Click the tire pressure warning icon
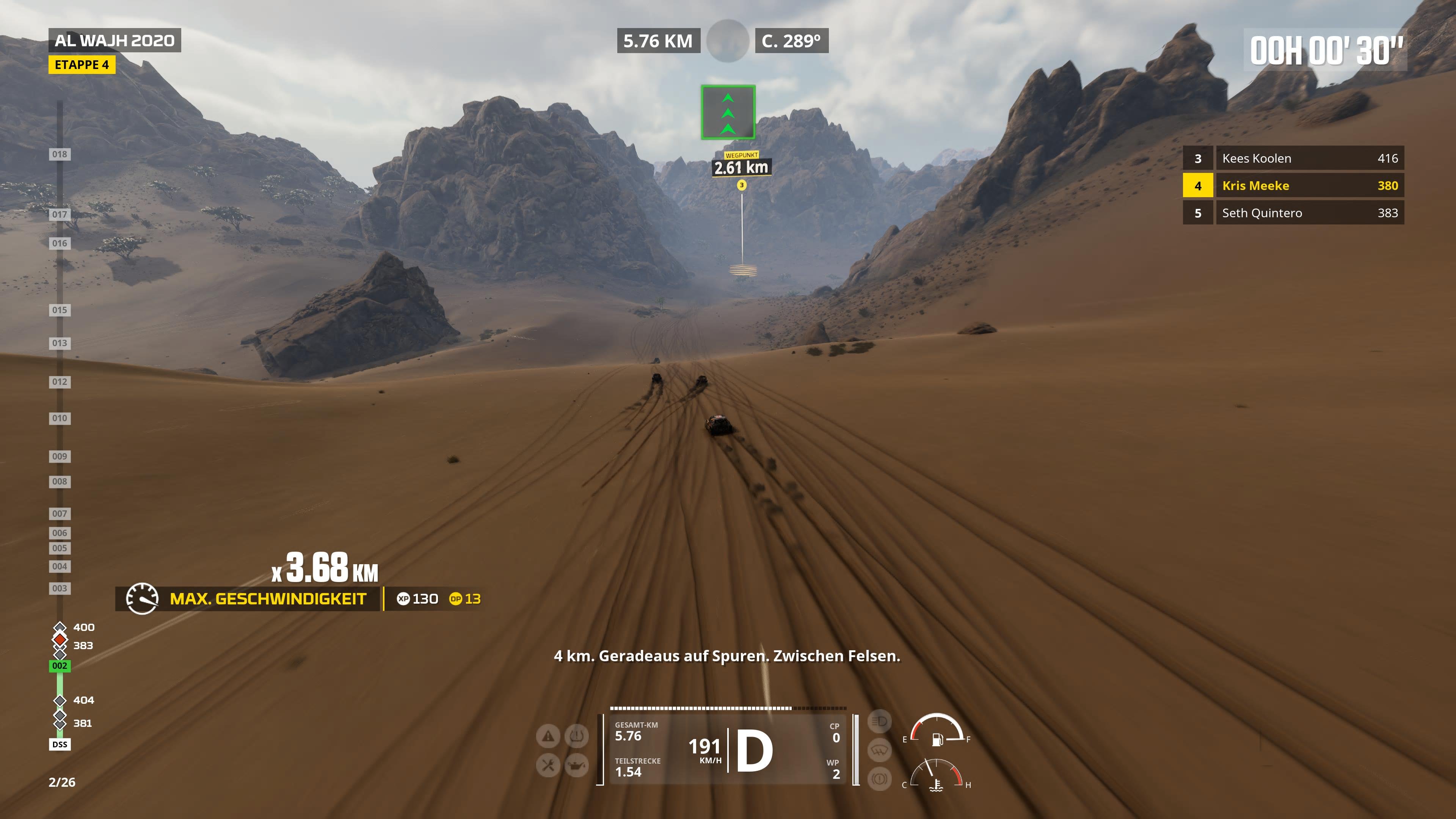Screen dimensions: 1456x819 tap(576, 736)
